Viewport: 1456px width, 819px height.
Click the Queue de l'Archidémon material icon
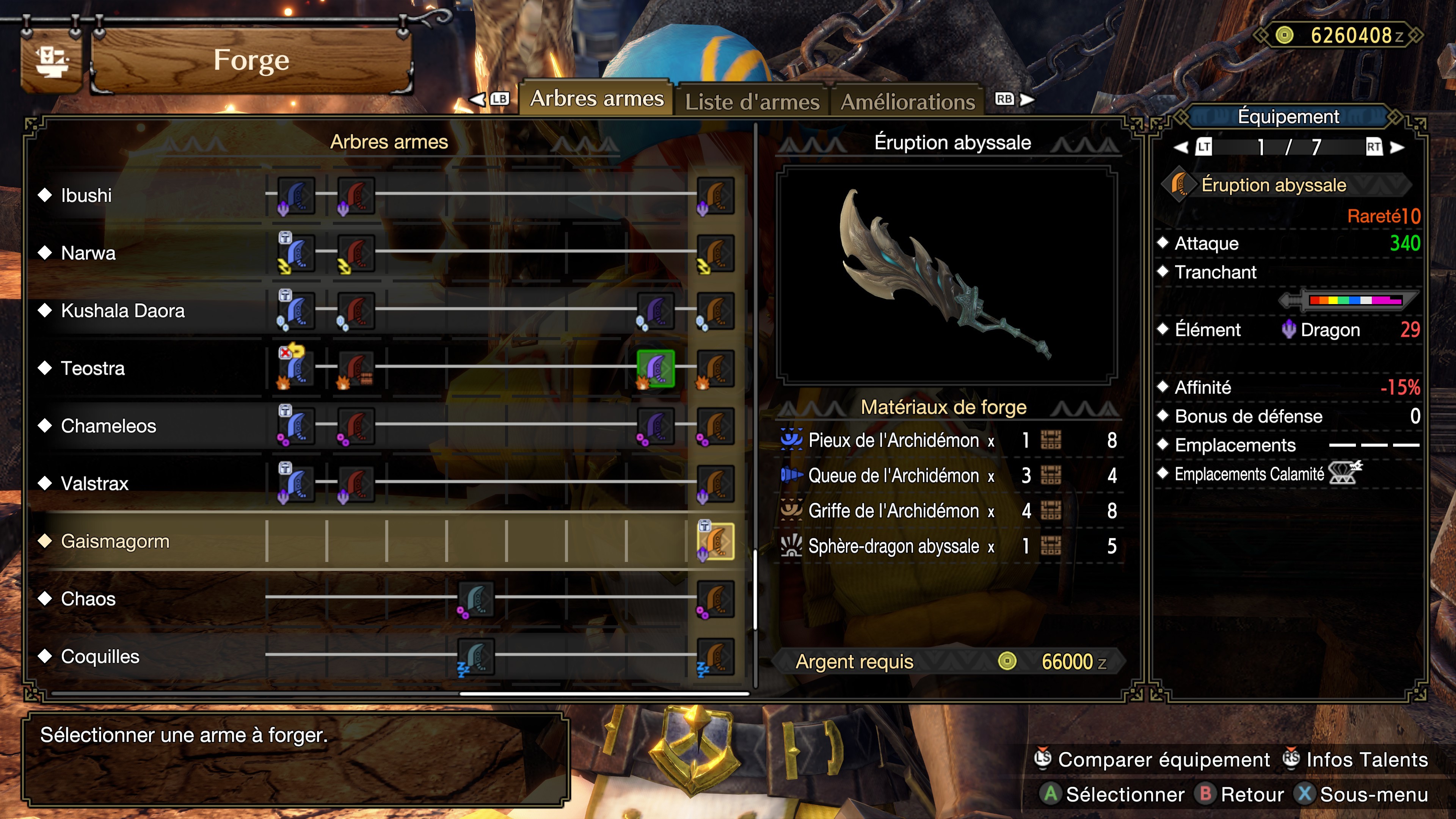(x=791, y=475)
